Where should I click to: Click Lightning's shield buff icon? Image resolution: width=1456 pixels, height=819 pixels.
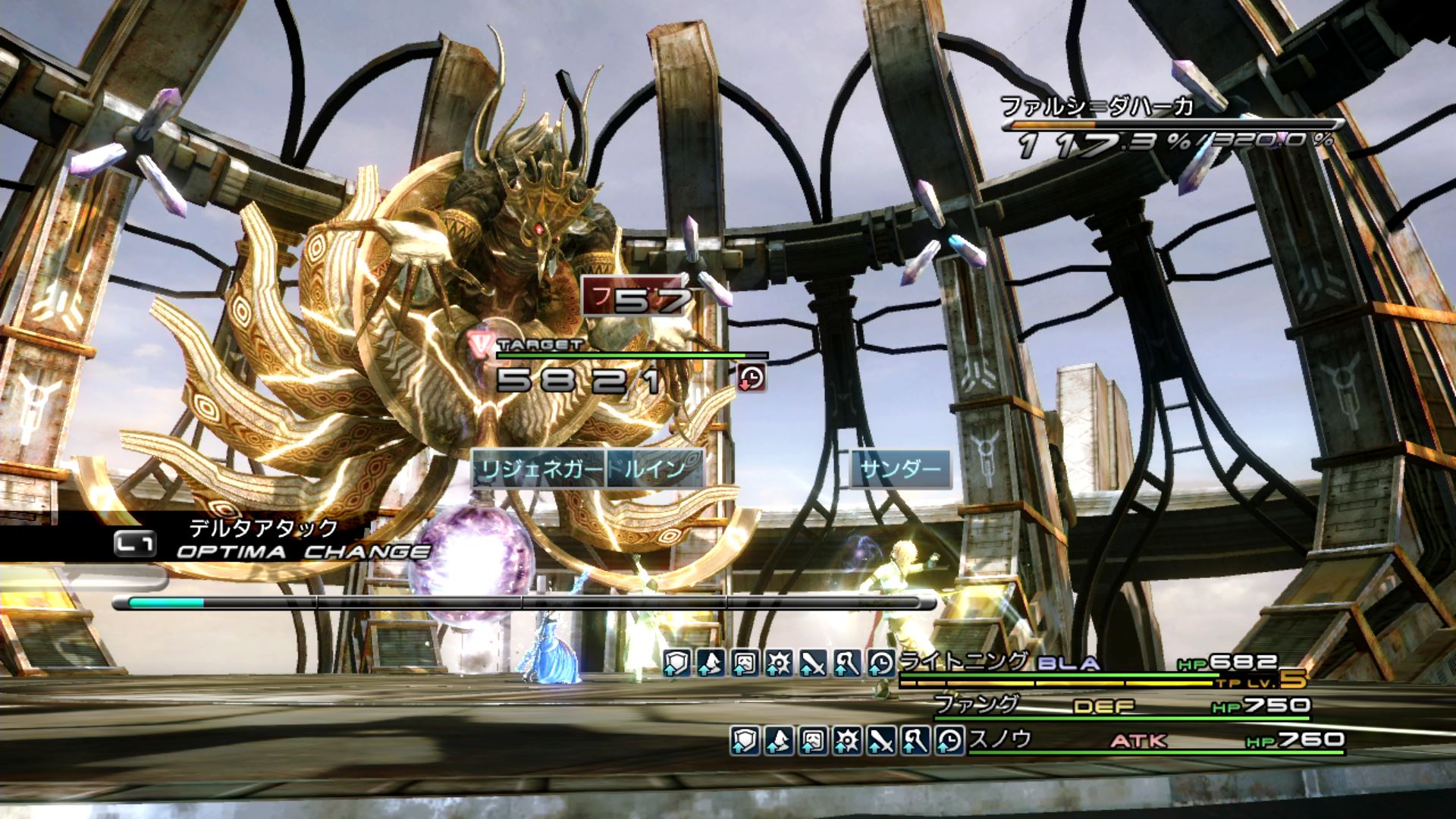(x=676, y=664)
